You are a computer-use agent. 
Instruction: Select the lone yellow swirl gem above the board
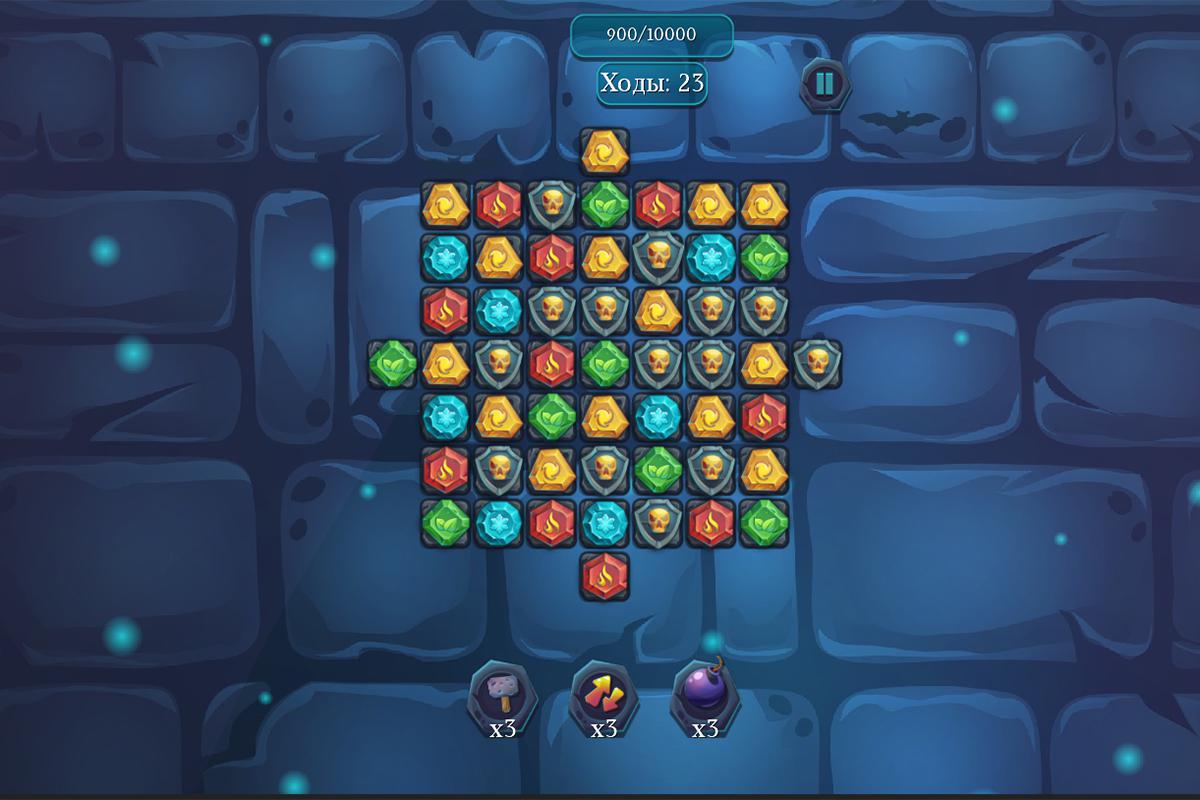coord(604,151)
